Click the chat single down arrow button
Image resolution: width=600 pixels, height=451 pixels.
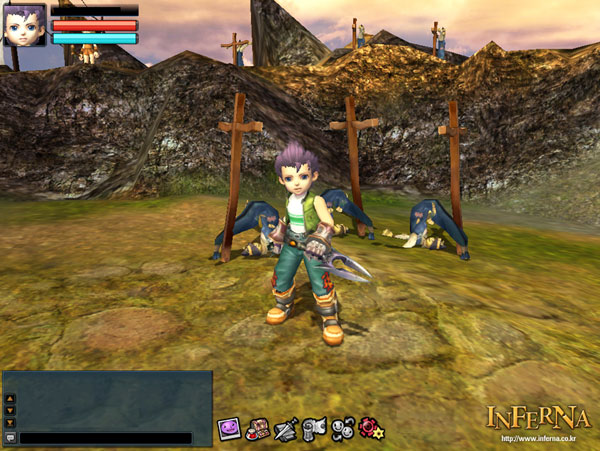pos(10,409)
